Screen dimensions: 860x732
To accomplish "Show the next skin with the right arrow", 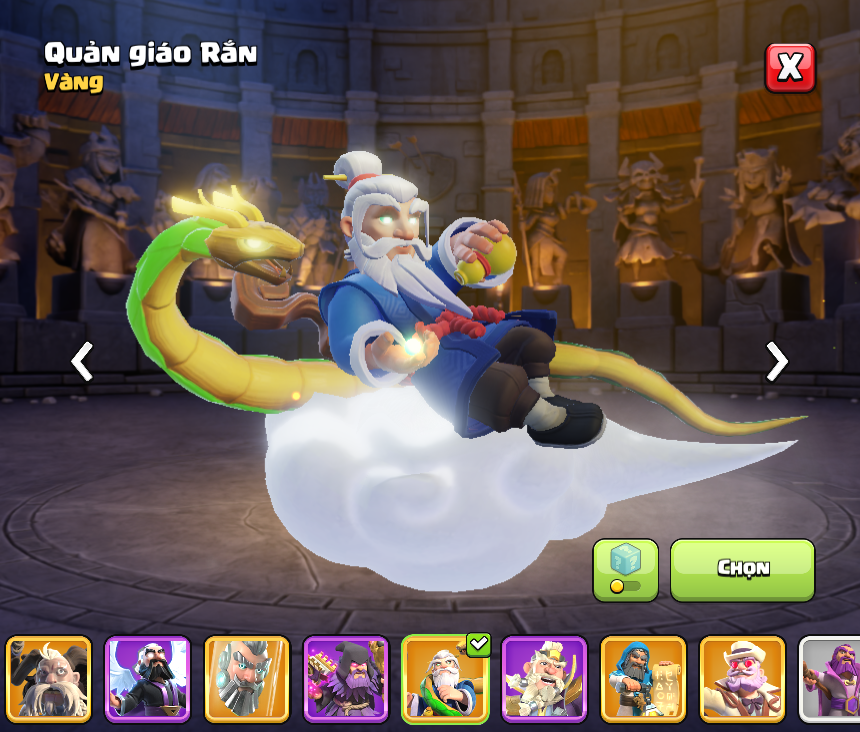I will tap(776, 361).
